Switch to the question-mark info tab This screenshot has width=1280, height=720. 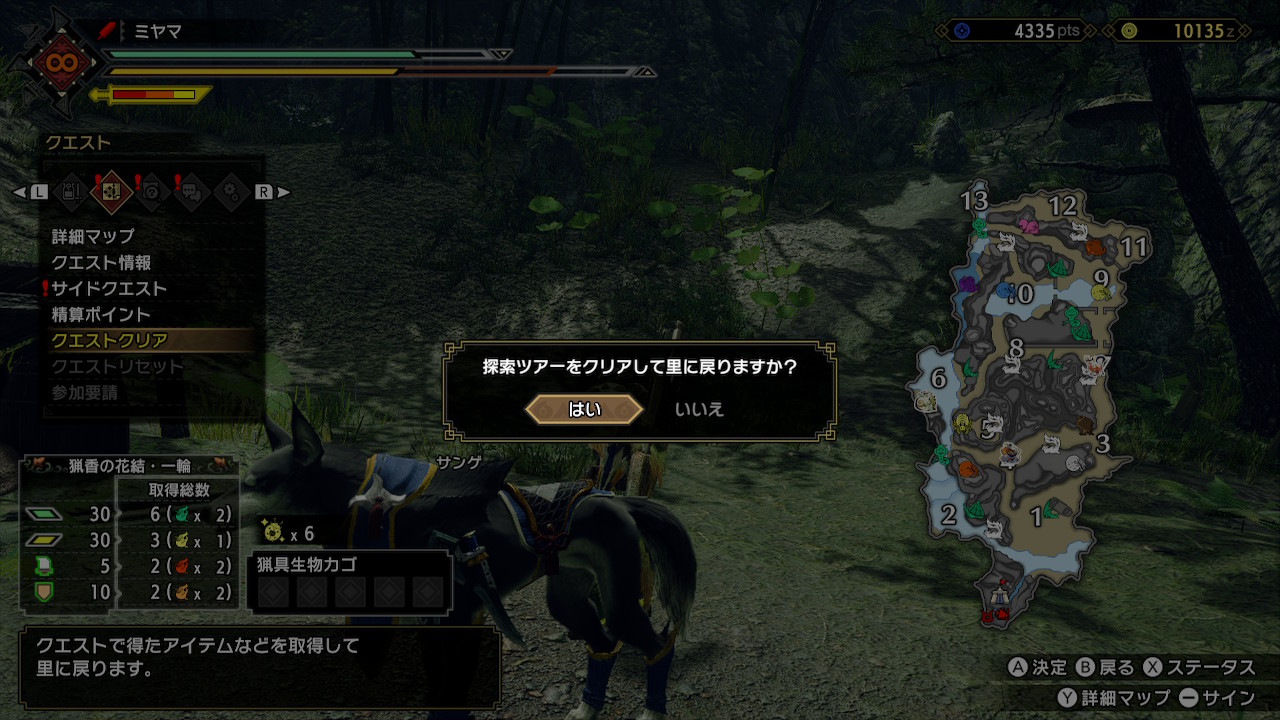[x=152, y=191]
